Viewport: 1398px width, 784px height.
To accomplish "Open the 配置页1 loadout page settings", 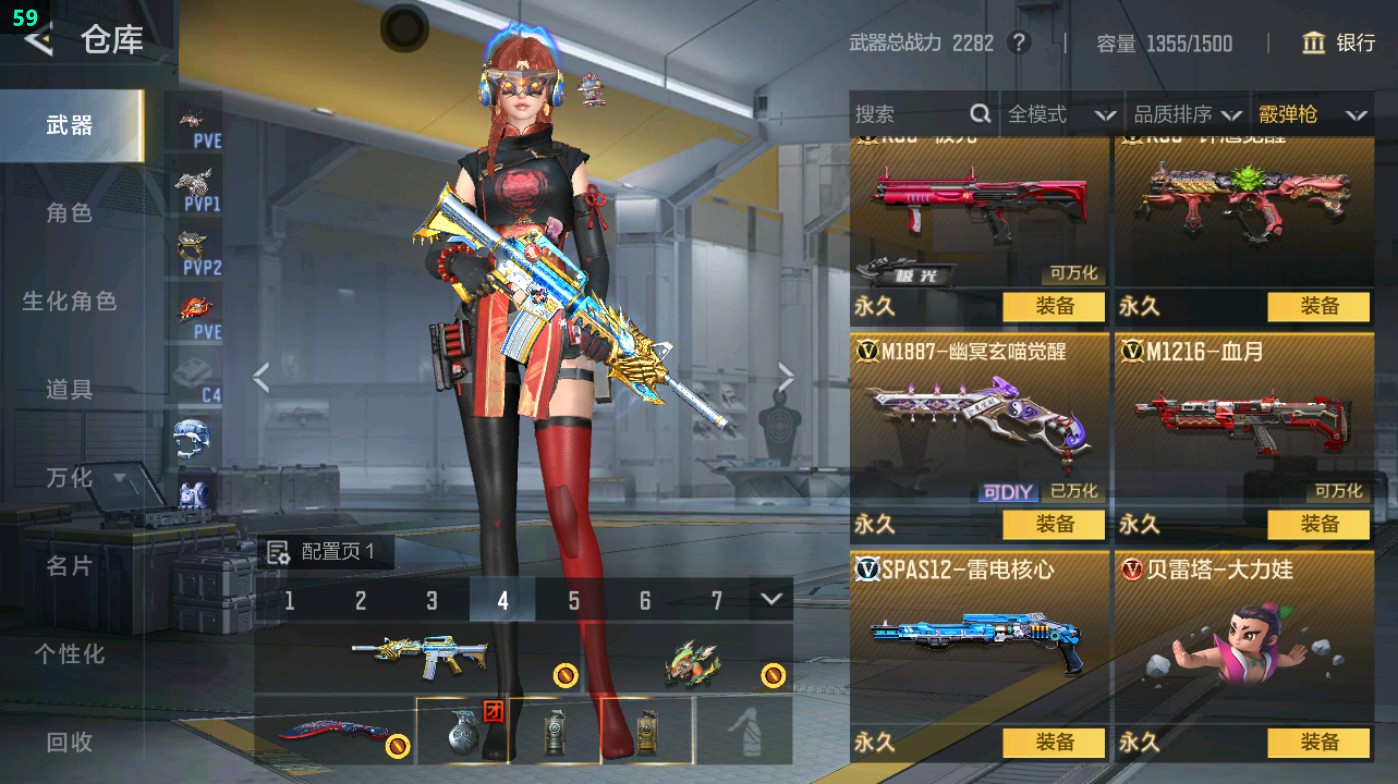I will pyautogui.click(x=325, y=552).
